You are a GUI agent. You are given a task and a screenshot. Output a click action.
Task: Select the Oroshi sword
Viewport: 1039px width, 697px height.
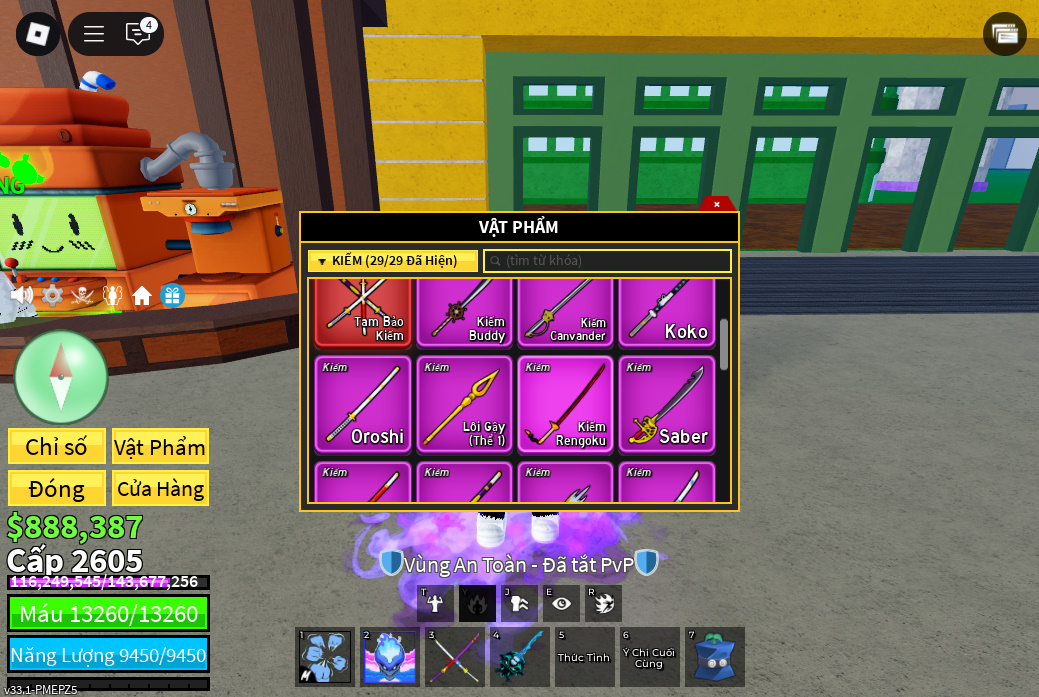coord(363,404)
